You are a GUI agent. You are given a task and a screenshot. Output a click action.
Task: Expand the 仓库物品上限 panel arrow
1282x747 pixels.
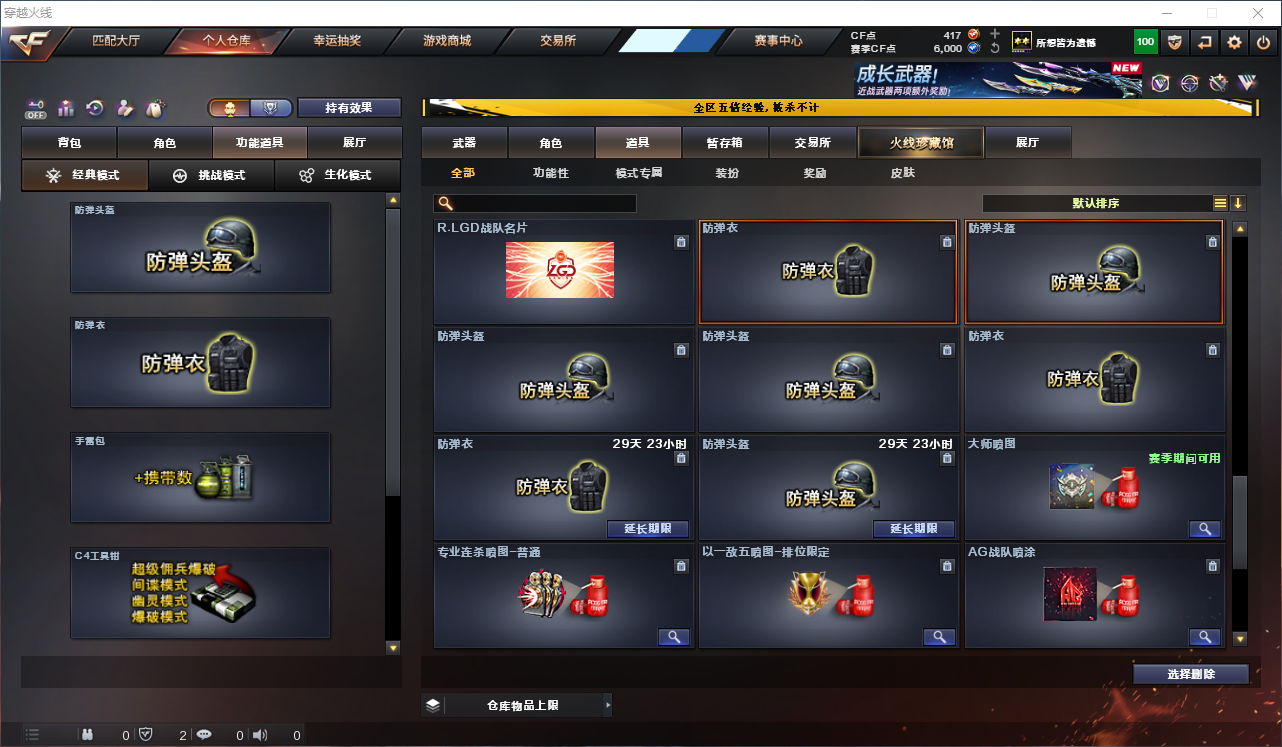click(608, 704)
